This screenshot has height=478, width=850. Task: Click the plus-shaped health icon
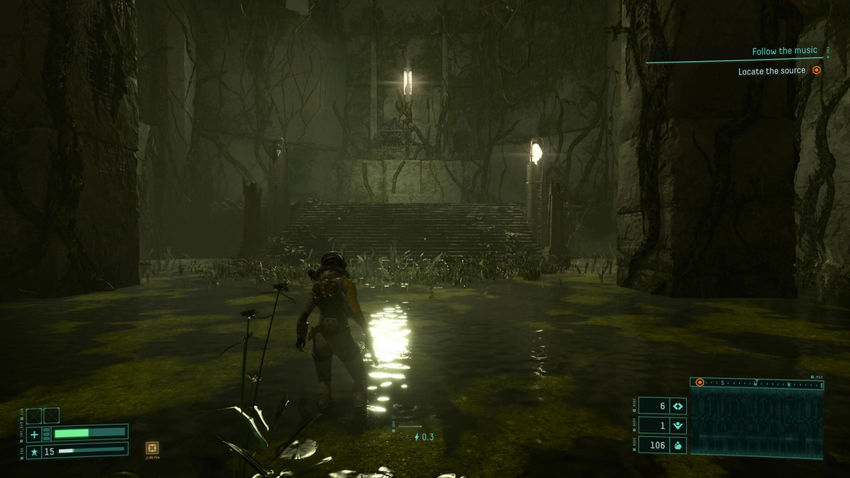click(35, 433)
